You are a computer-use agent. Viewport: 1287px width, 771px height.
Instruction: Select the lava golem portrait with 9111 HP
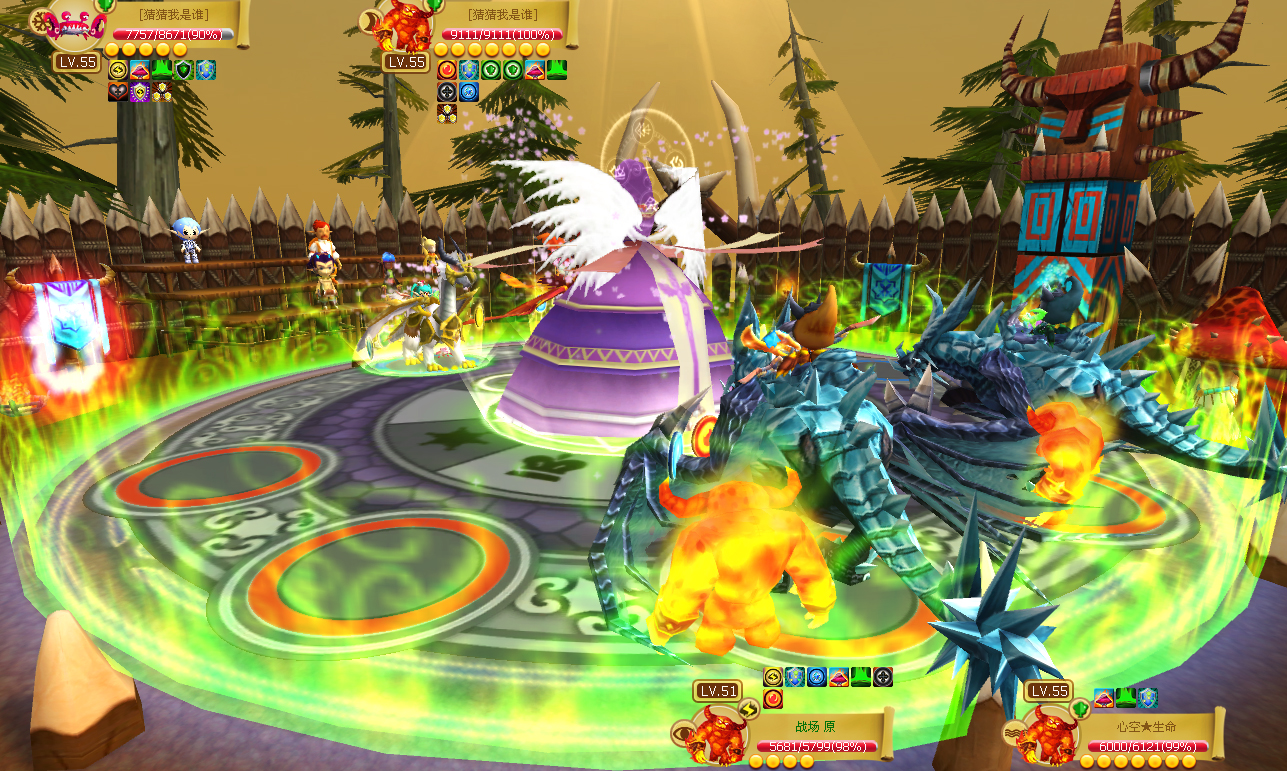point(403,27)
